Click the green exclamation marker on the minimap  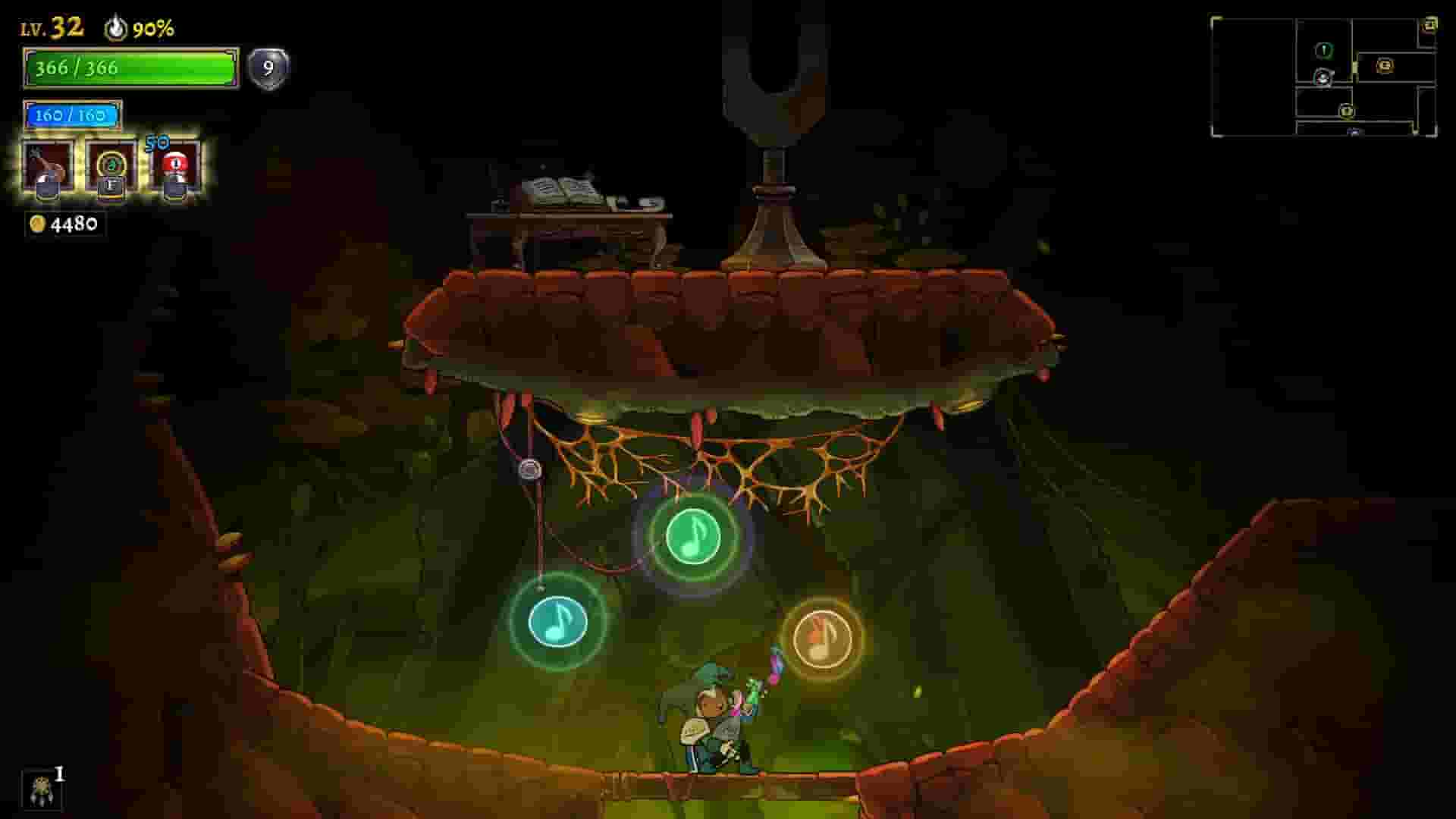pyautogui.click(x=1324, y=52)
